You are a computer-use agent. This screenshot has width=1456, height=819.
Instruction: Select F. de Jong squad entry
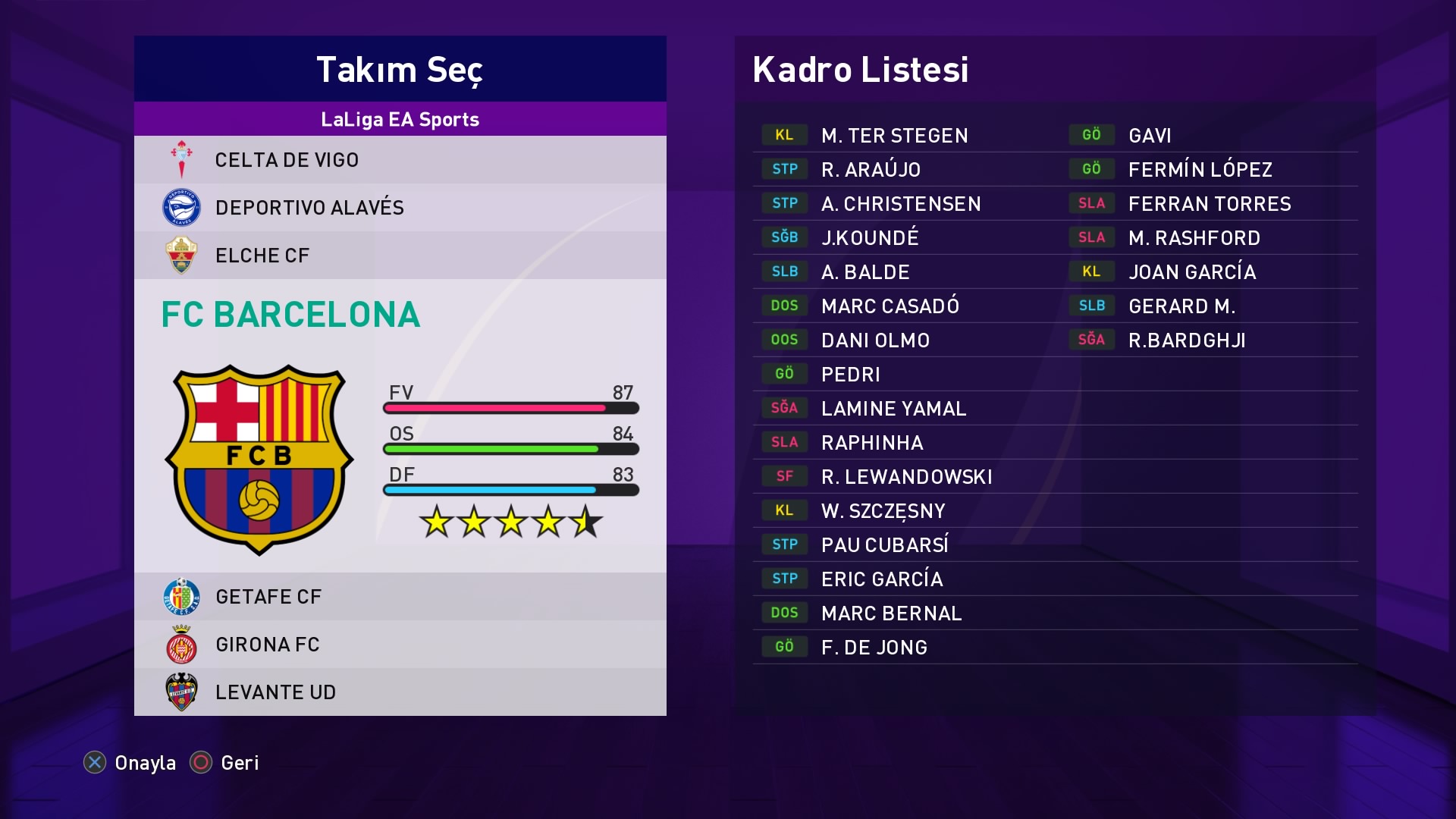(x=874, y=648)
